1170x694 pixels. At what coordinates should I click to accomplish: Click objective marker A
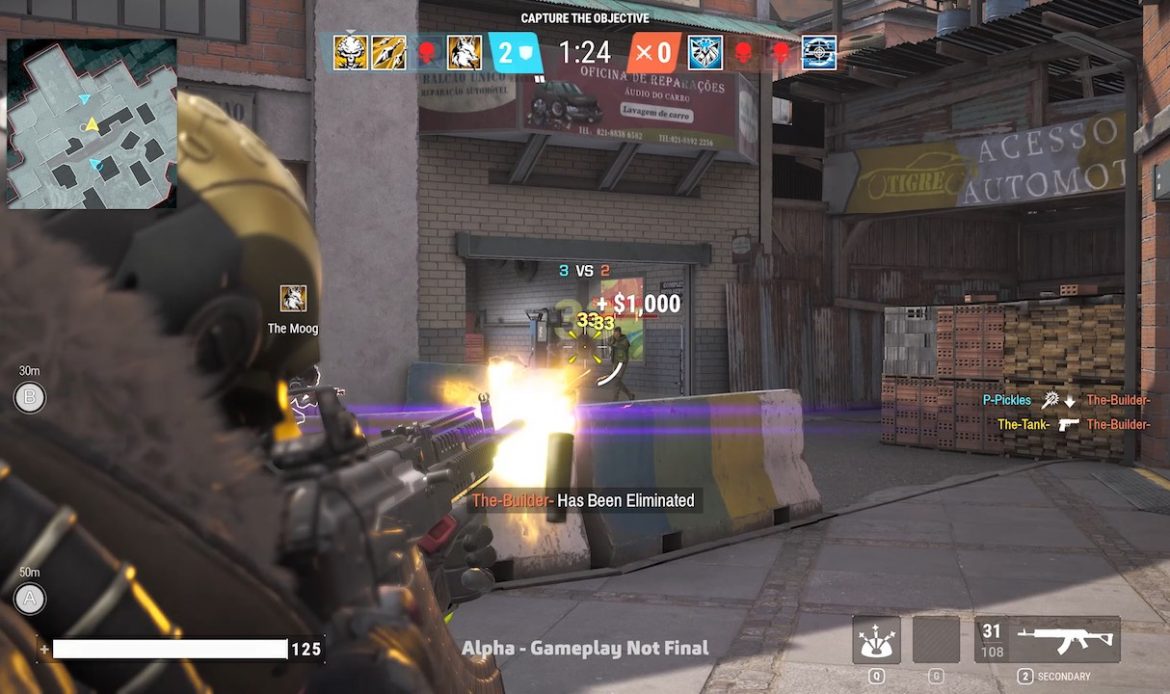pyautogui.click(x=29, y=598)
